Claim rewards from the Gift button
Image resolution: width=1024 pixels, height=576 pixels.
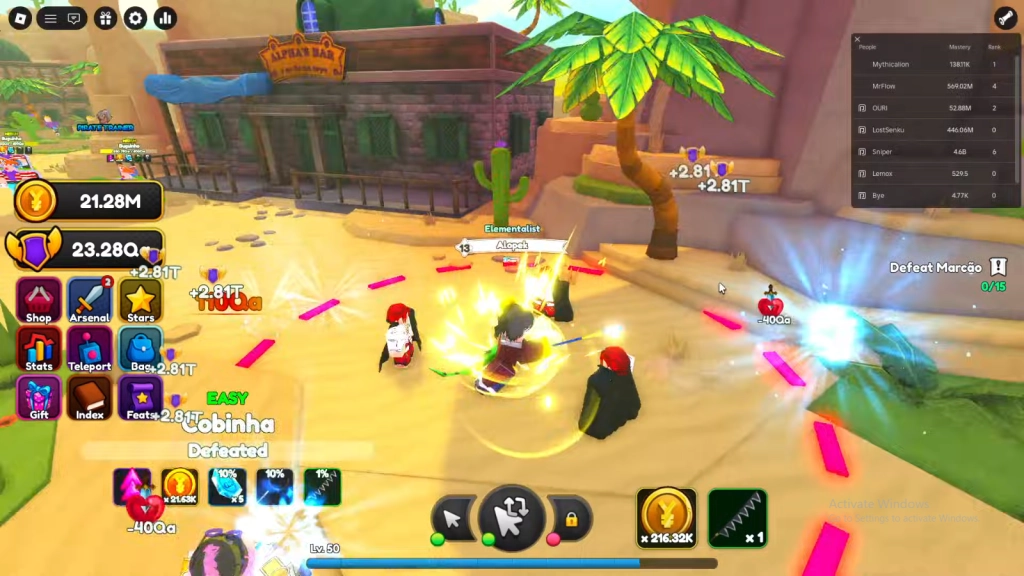[38, 397]
